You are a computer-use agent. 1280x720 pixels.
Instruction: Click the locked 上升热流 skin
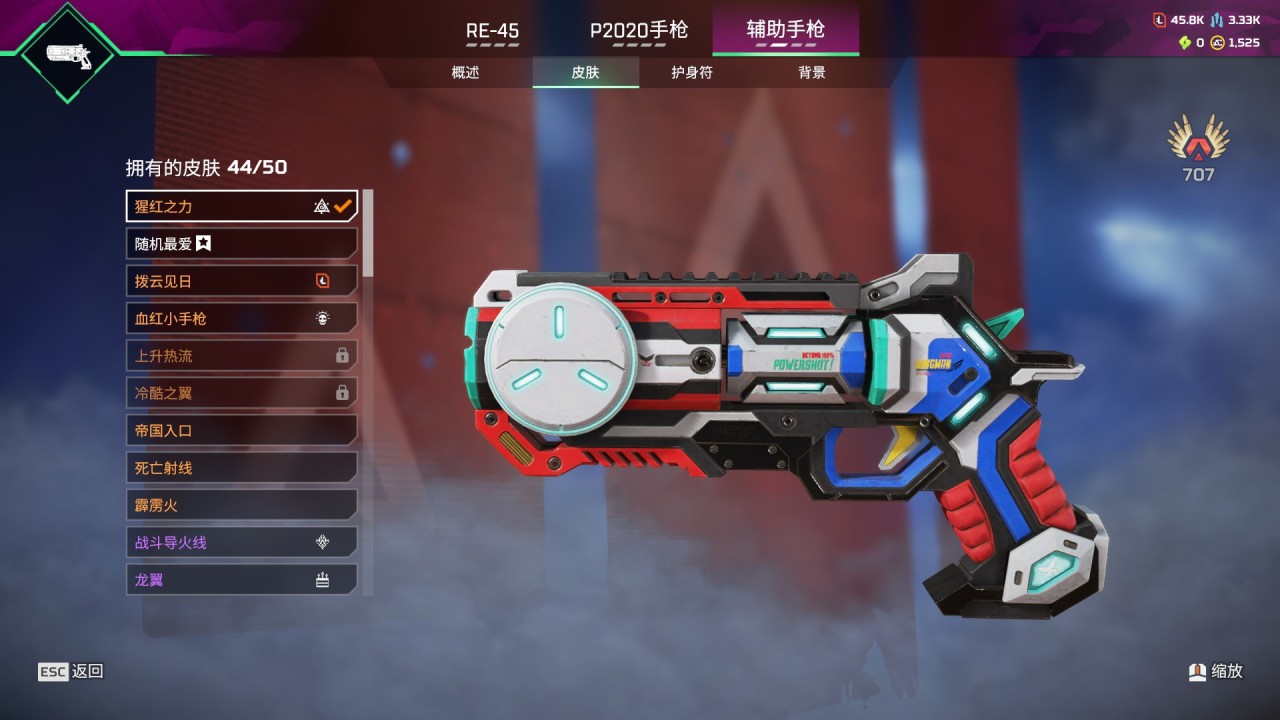tap(241, 355)
